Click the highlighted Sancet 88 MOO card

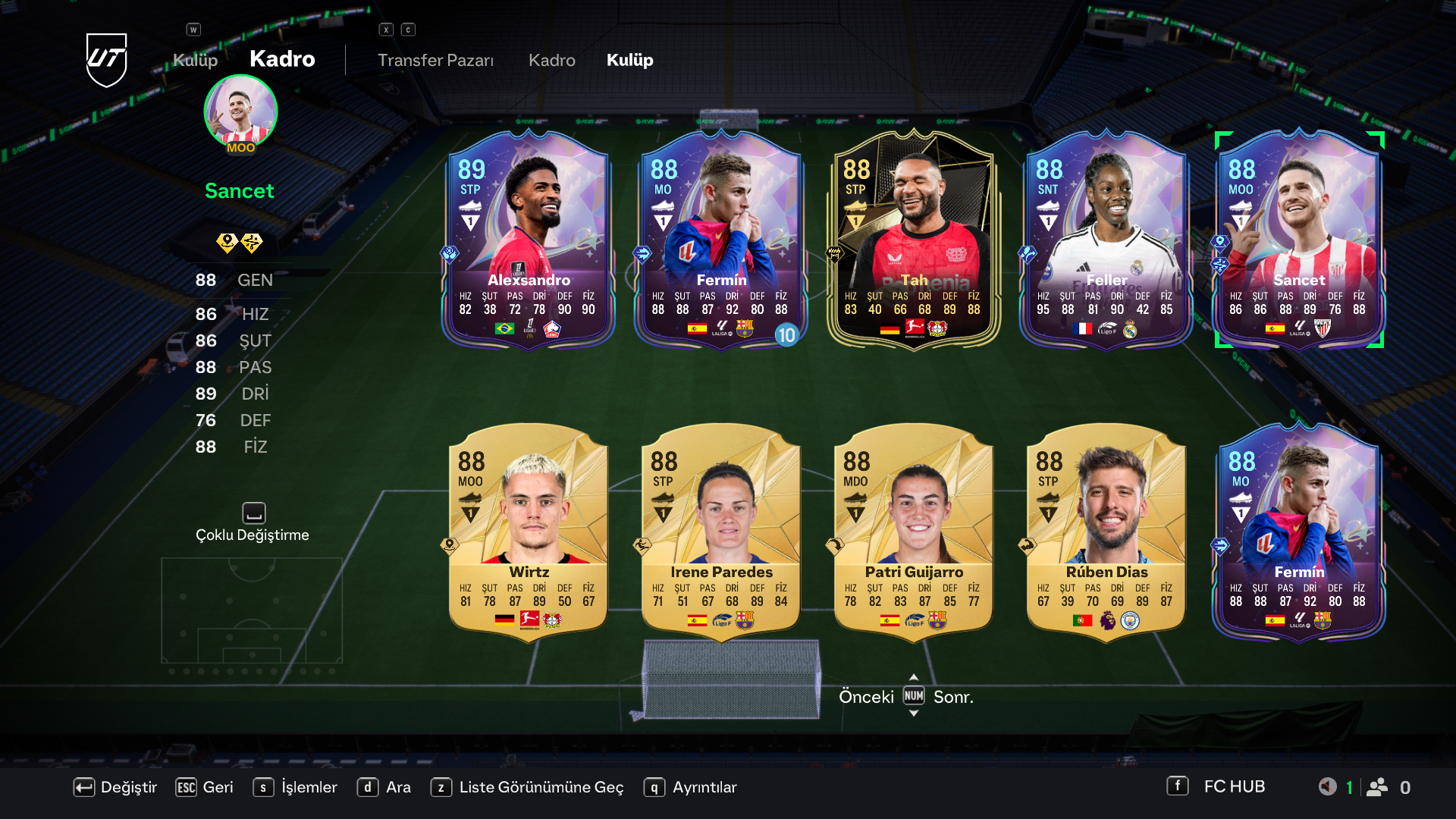point(1299,239)
